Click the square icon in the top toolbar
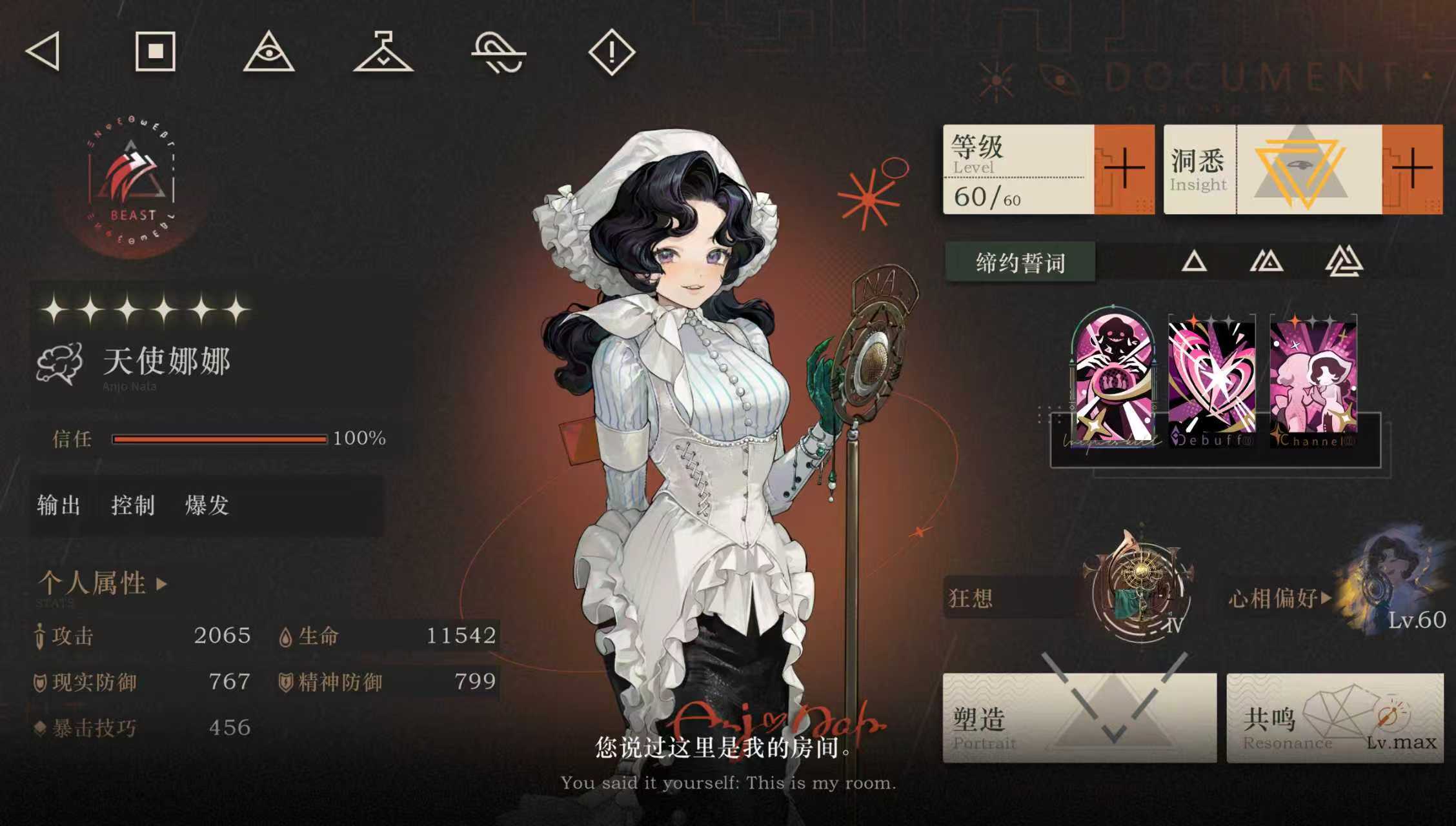The height and width of the screenshot is (826, 1456). pyautogui.click(x=157, y=54)
